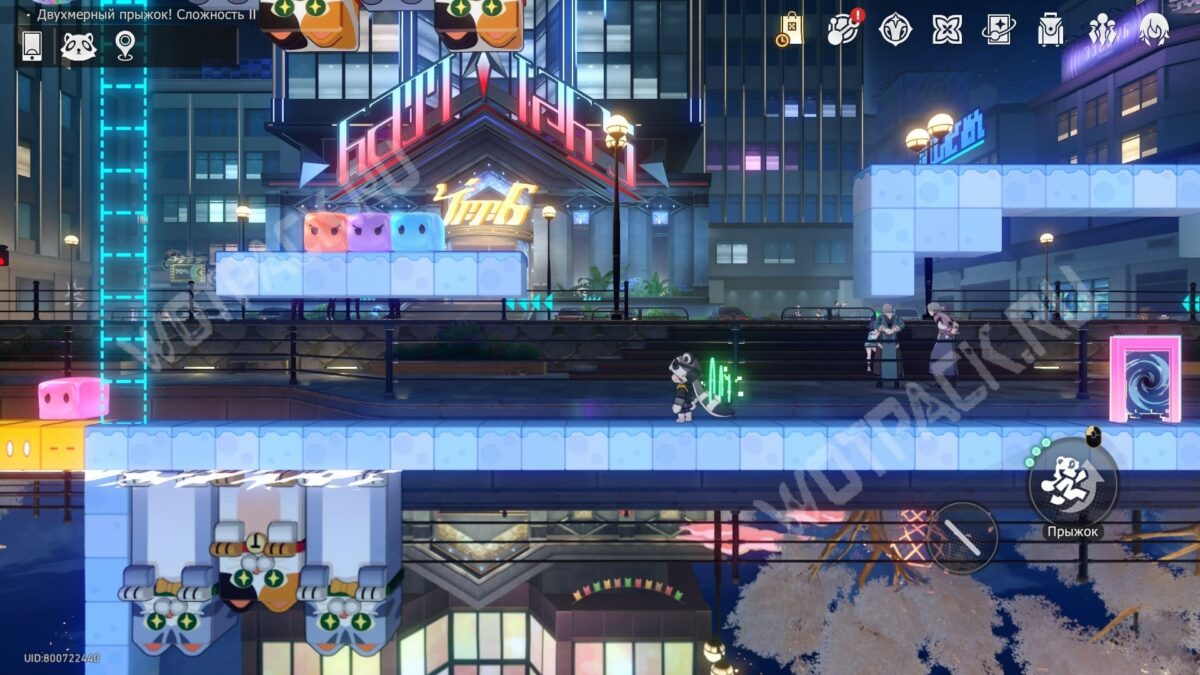Tap the Прыжок jump button
The height and width of the screenshot is (675, 1200).
pyautogui.click(x=1073, y=482)
